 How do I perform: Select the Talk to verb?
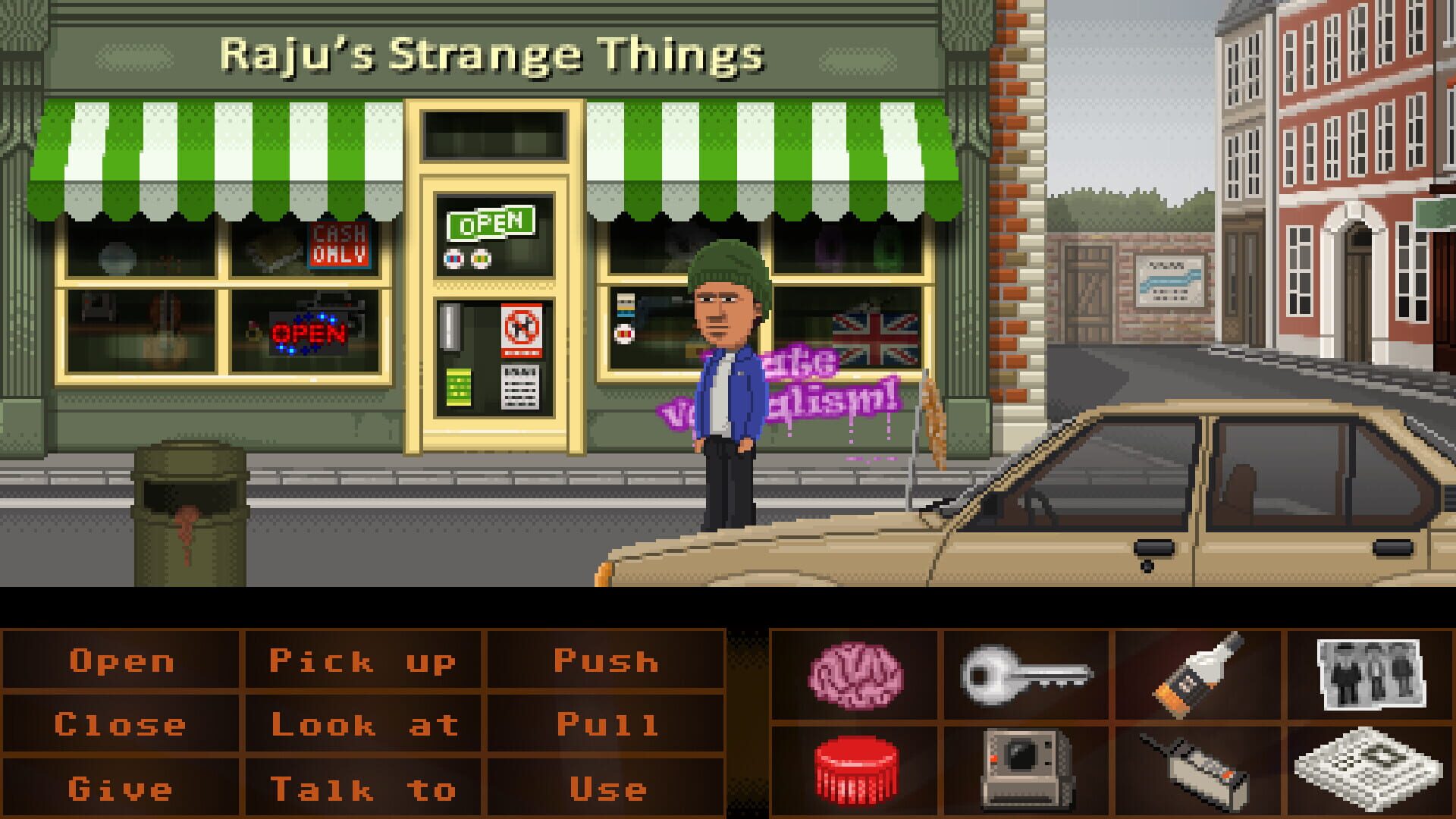click(364, 787)
